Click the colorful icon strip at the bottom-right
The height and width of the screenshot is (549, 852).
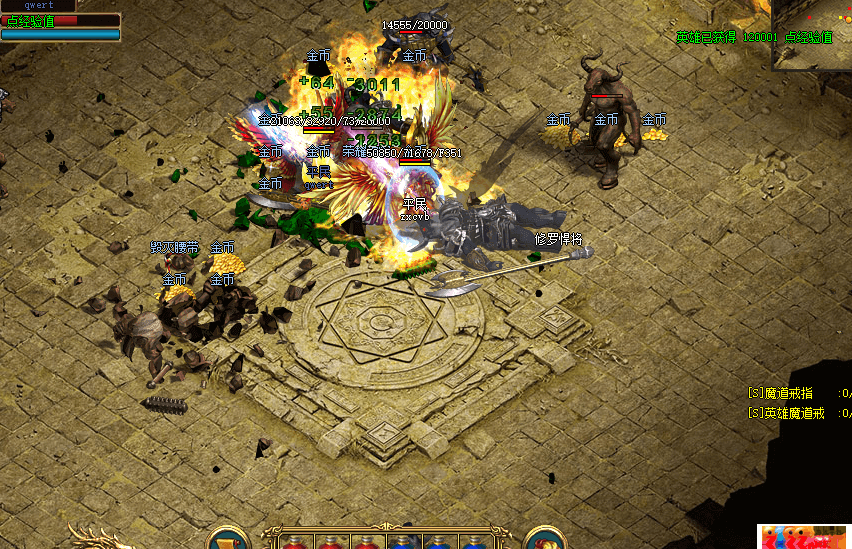[805, 537]
